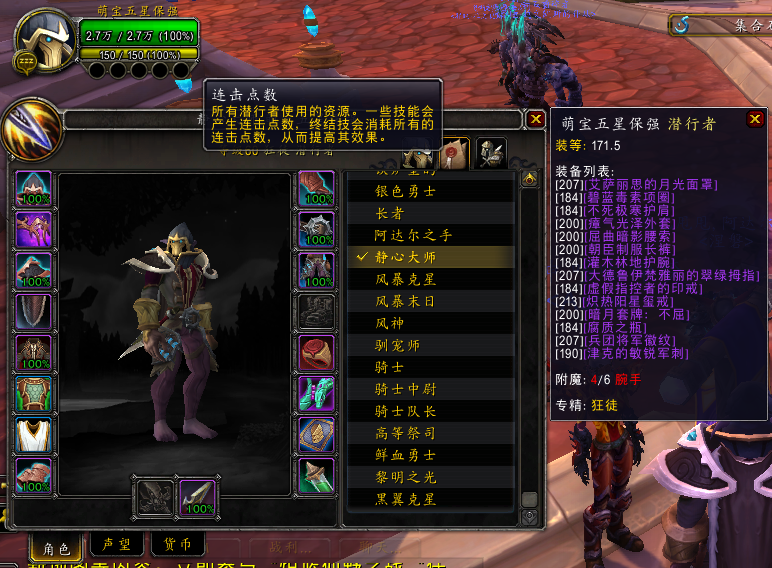The image size is (772, 568).
Task: Choose the 骑士中尉 title
Action: click(x=405, y=389)
